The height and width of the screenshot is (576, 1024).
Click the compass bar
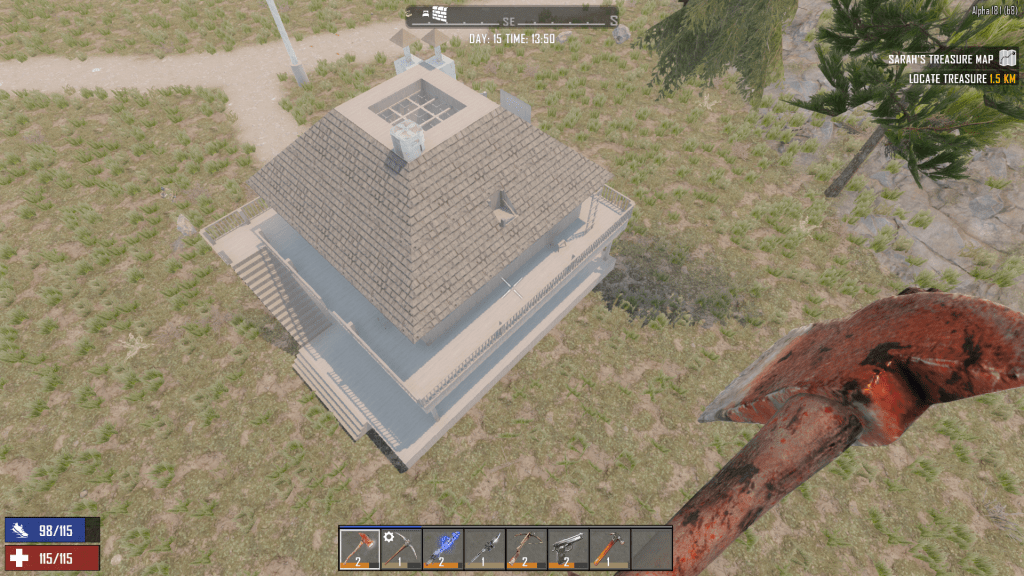[x=511, y=18]
